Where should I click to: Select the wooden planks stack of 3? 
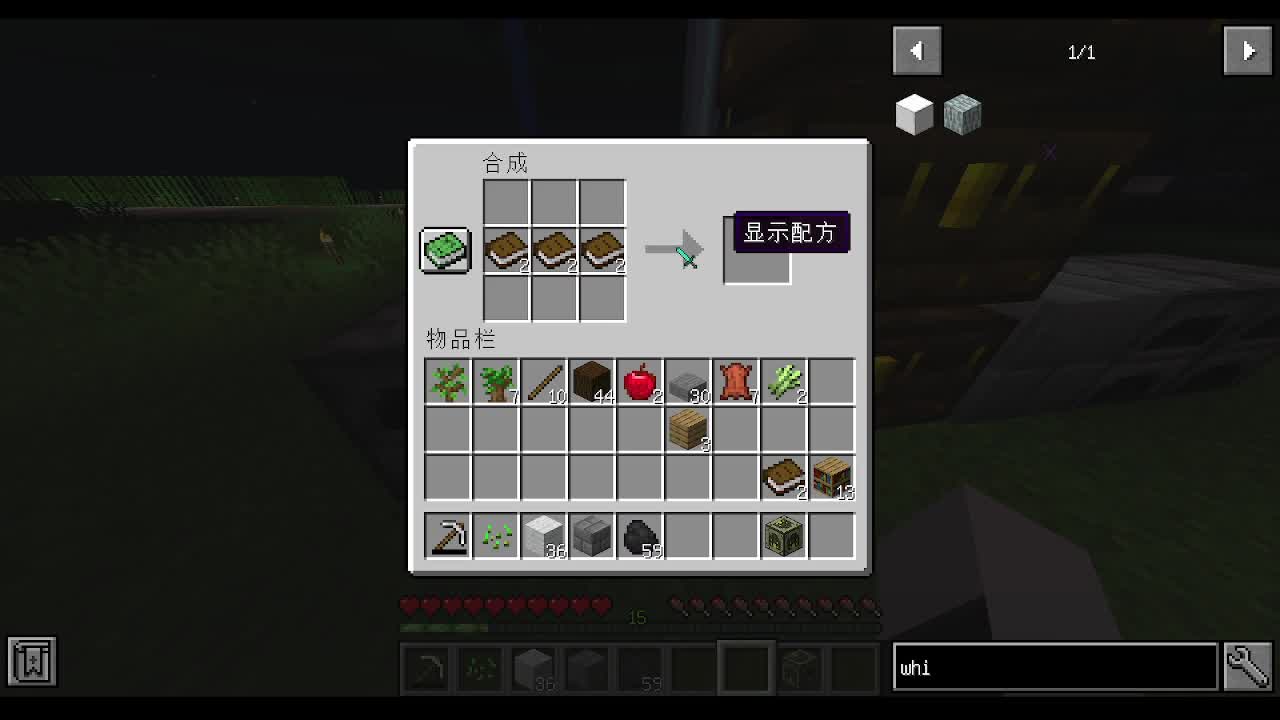[x=687, y=428]
